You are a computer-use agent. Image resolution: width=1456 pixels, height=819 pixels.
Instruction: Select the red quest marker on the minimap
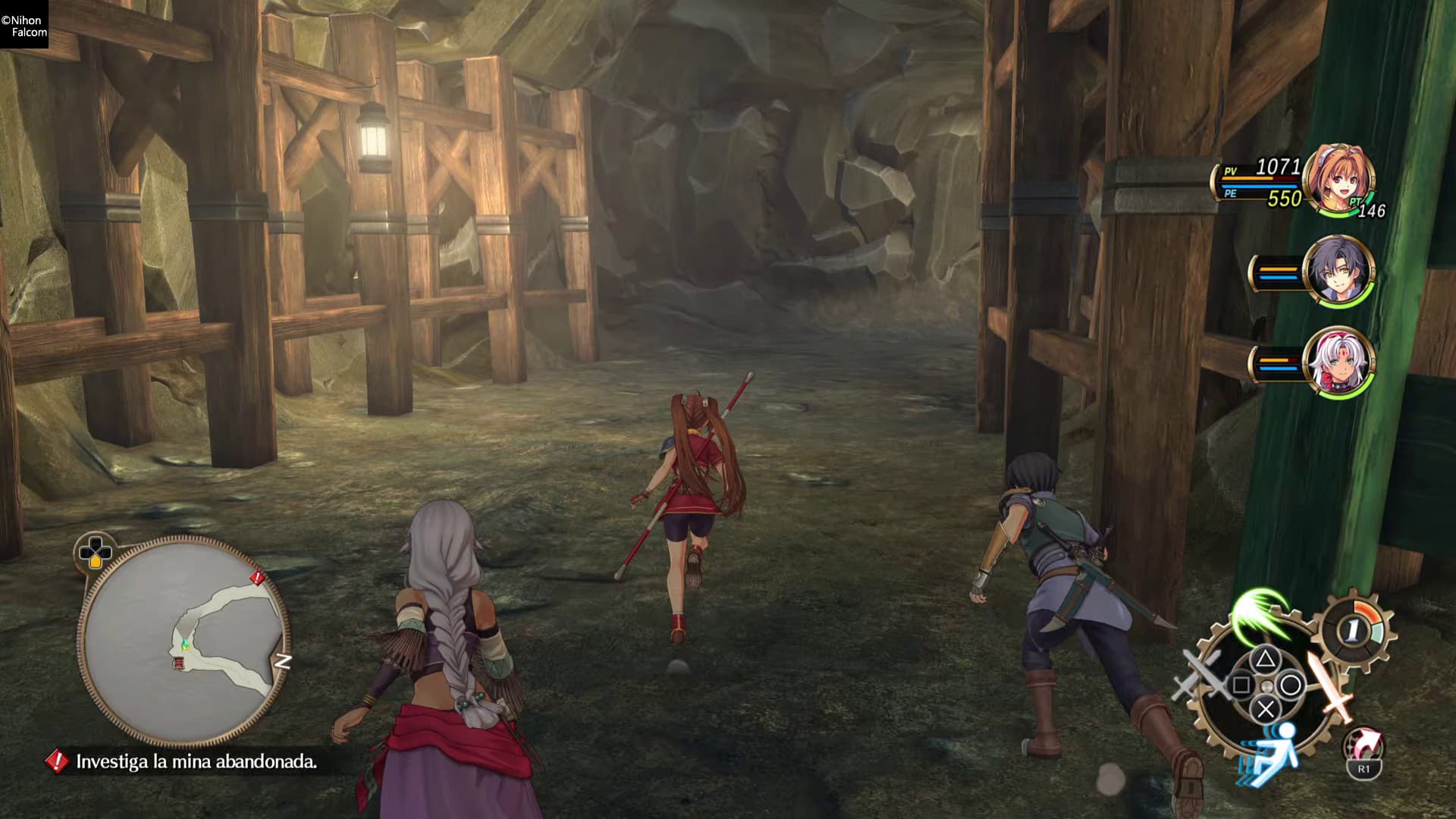tap(258, 579)
